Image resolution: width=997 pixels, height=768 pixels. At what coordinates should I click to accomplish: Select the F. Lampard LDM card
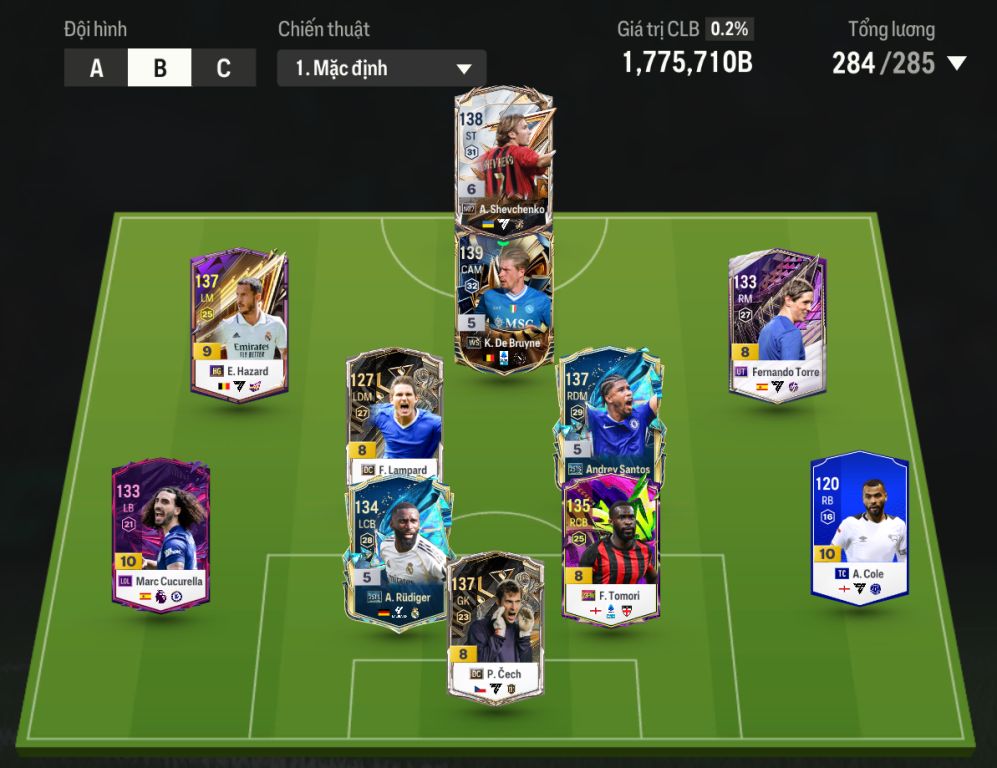[394, 410]
